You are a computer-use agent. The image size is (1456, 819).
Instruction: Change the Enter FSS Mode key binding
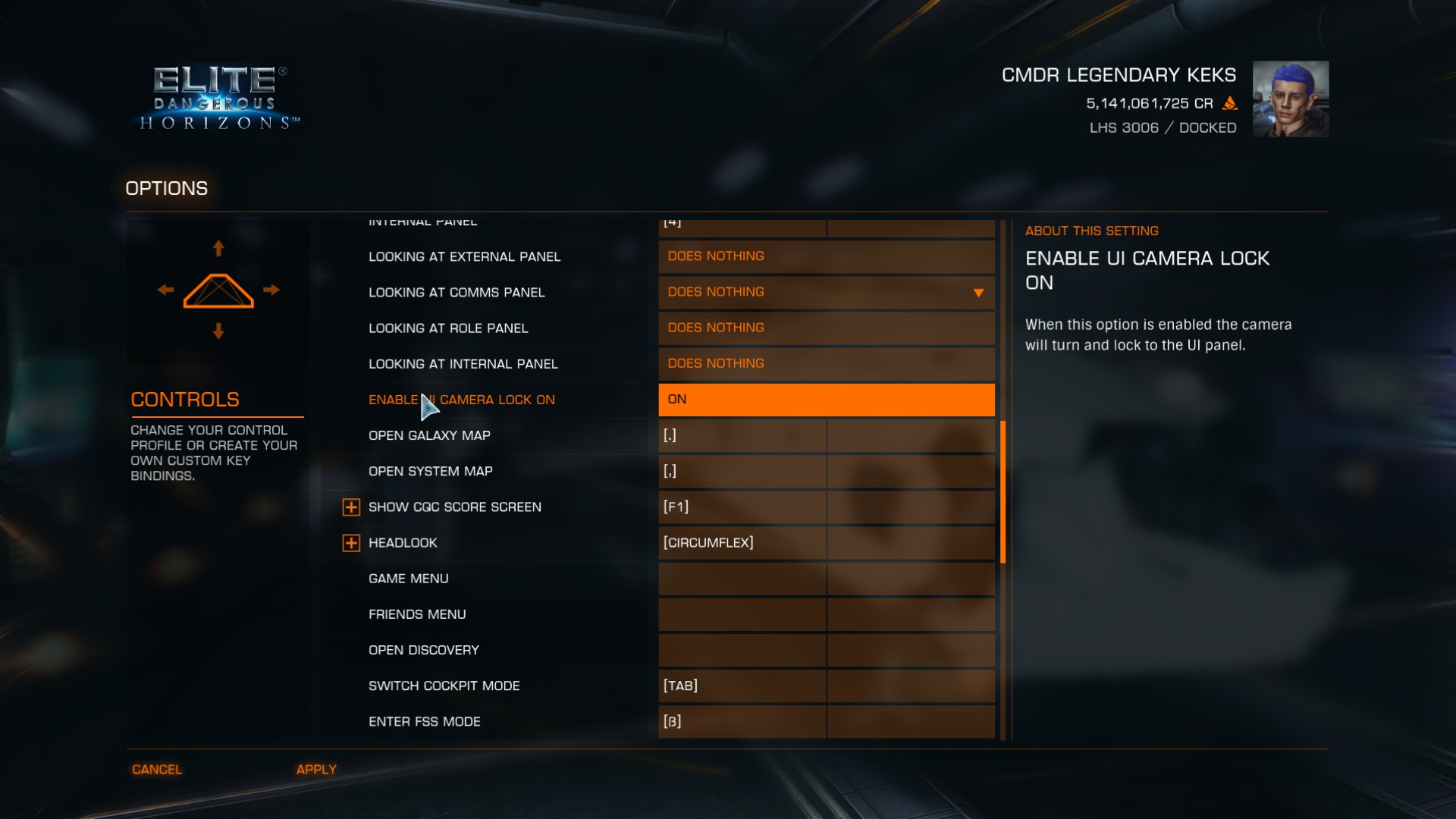coord(742,721)
